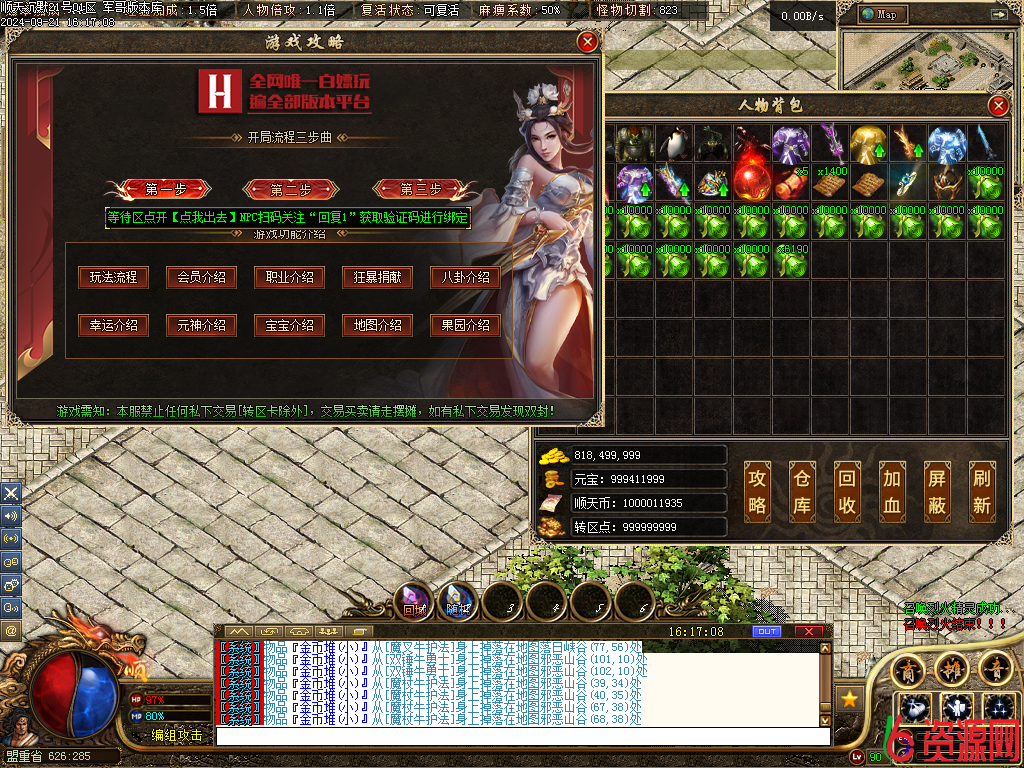View the 职业介绍 page
The width and height of the screenshot is (1024, 768).
289,277
